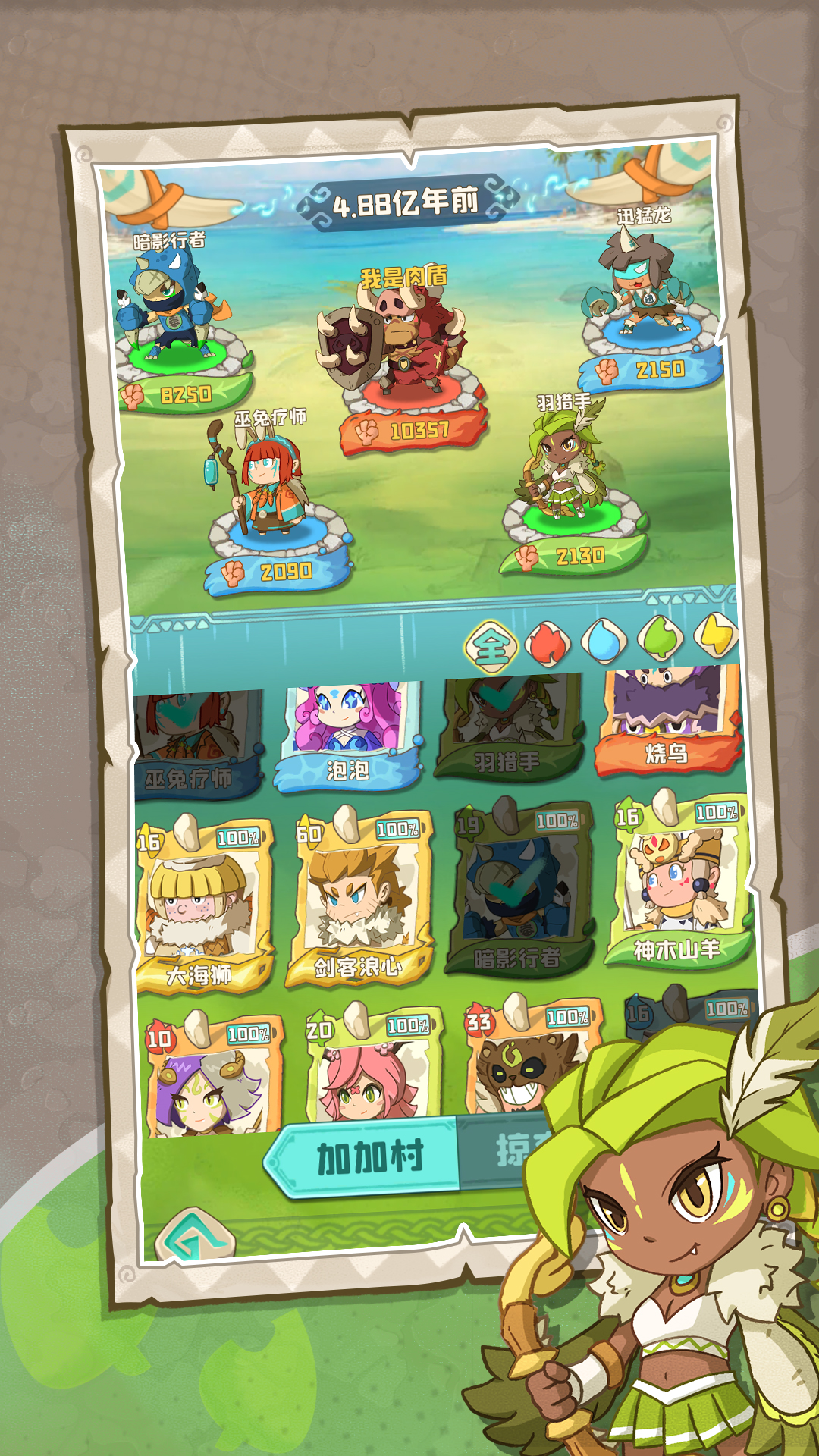
Task: Choose the 泡泡 hero card
Action: pos(348,736)
